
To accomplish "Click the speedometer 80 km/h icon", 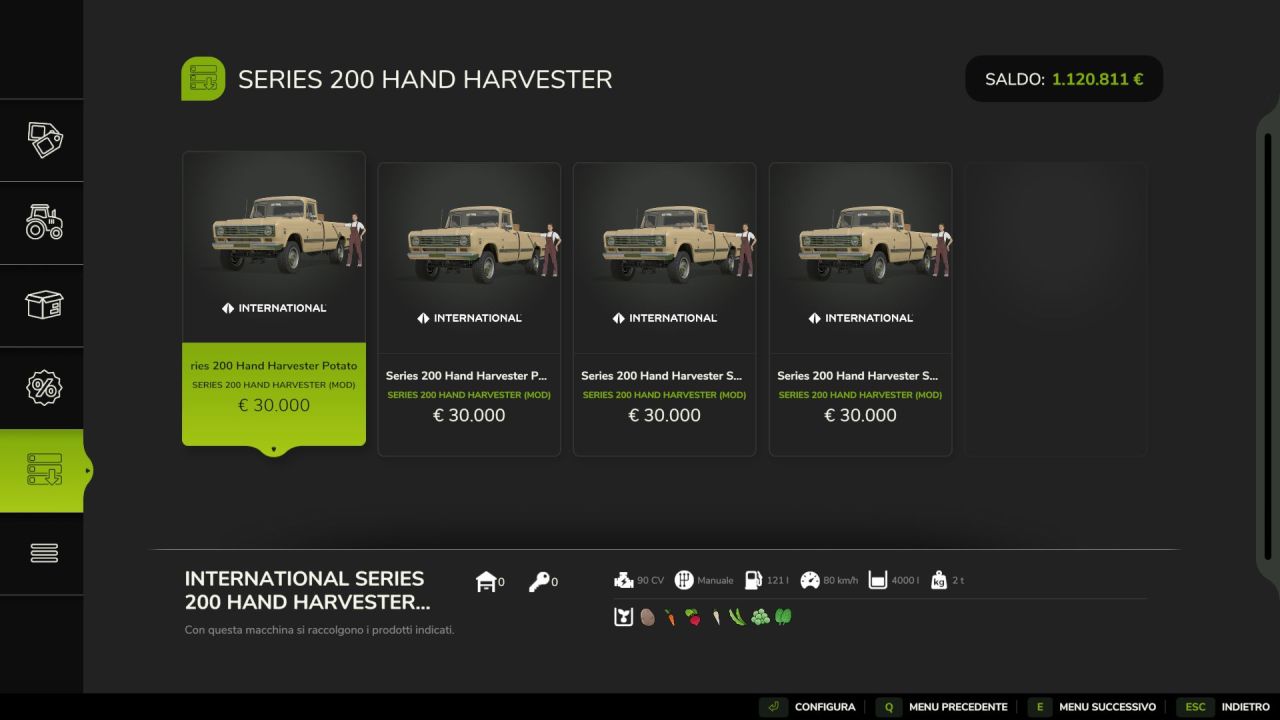I will (810, 579).
